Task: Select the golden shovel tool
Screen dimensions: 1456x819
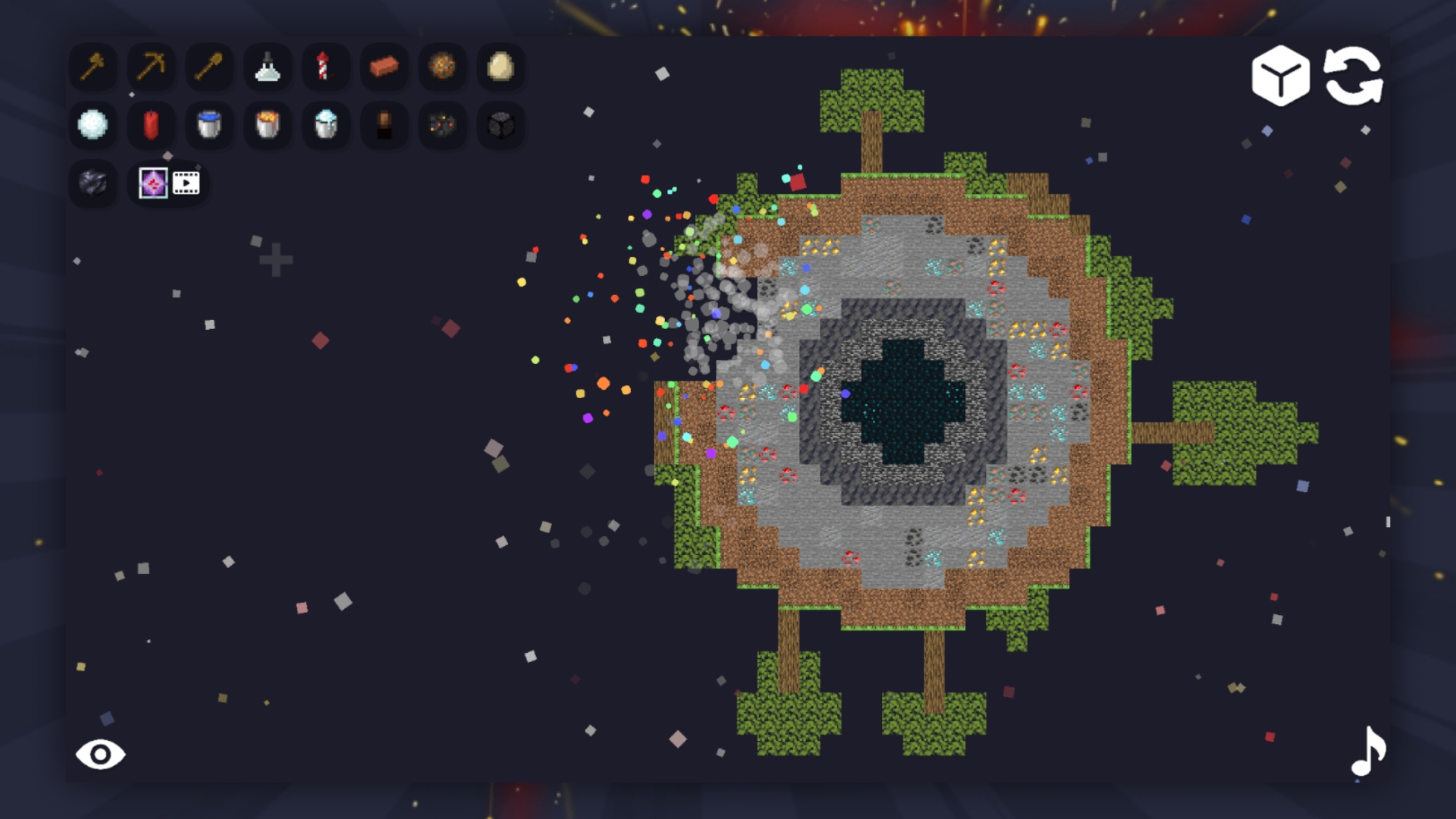Action: tap(209, 68)
